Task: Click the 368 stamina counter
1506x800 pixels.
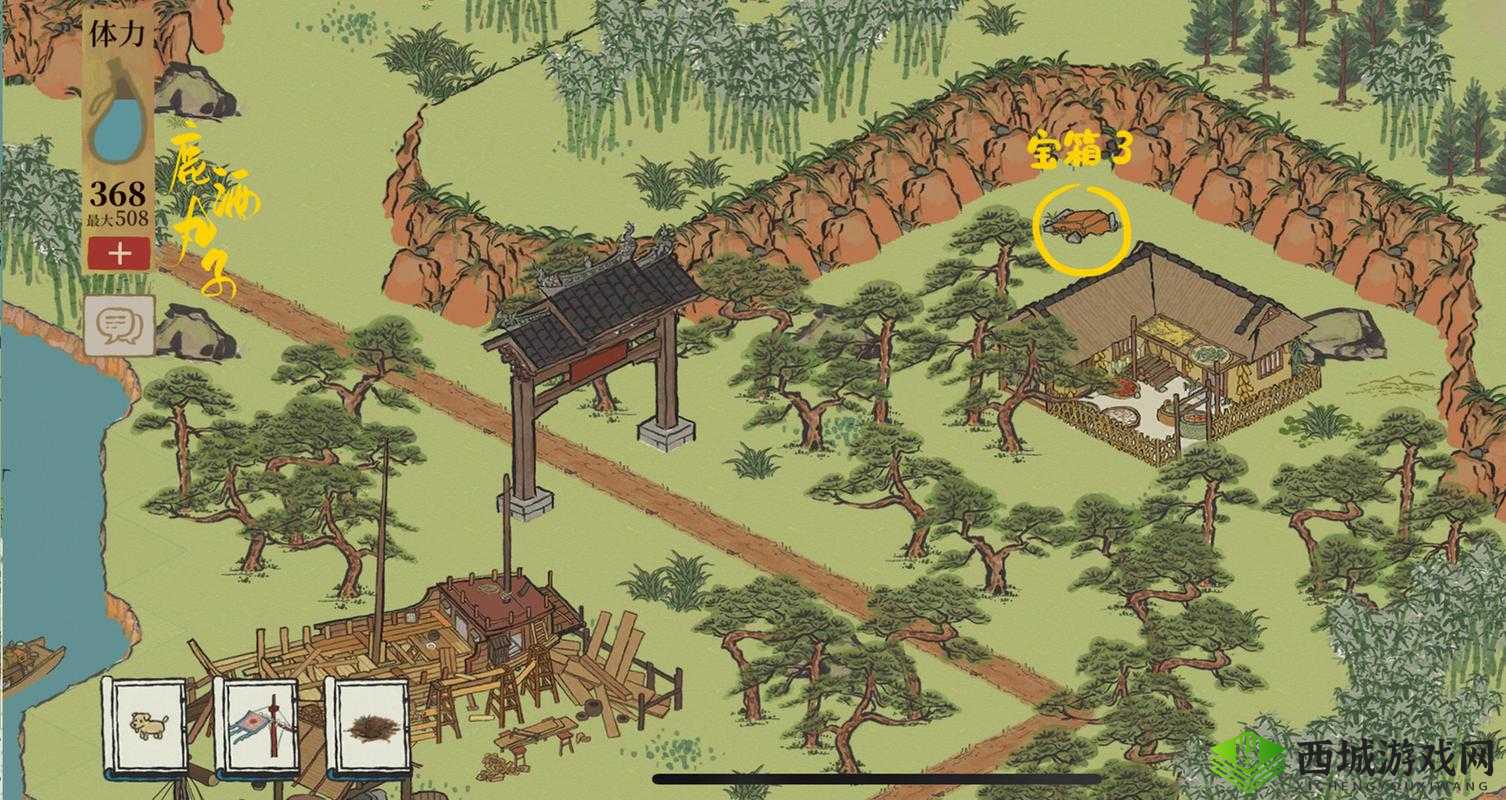Action: (x=117, y=194)
